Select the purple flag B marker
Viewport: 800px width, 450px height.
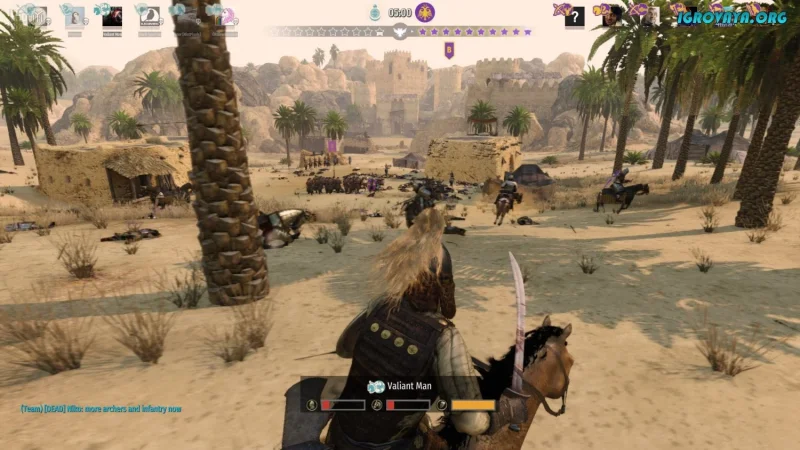449,49
